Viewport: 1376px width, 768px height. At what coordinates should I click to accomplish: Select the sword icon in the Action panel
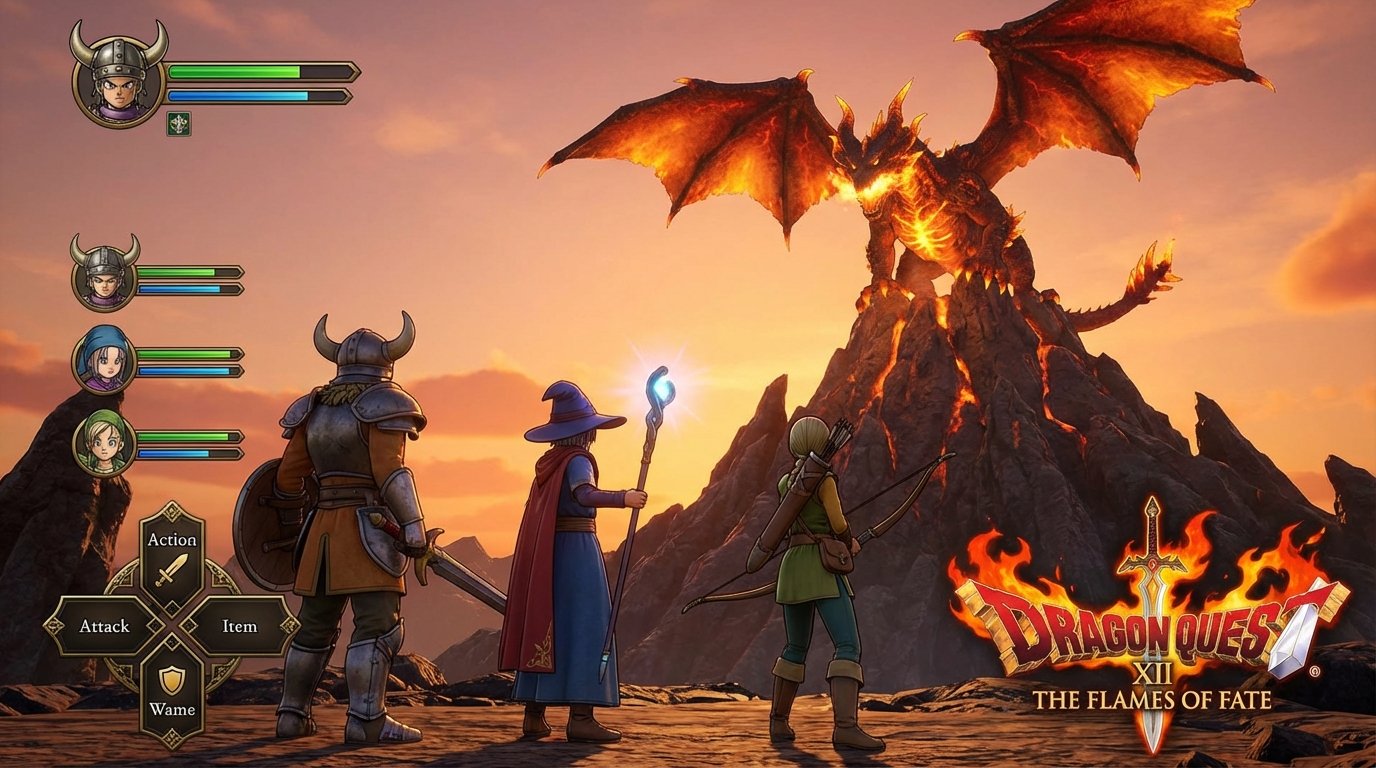coord(172,570)
